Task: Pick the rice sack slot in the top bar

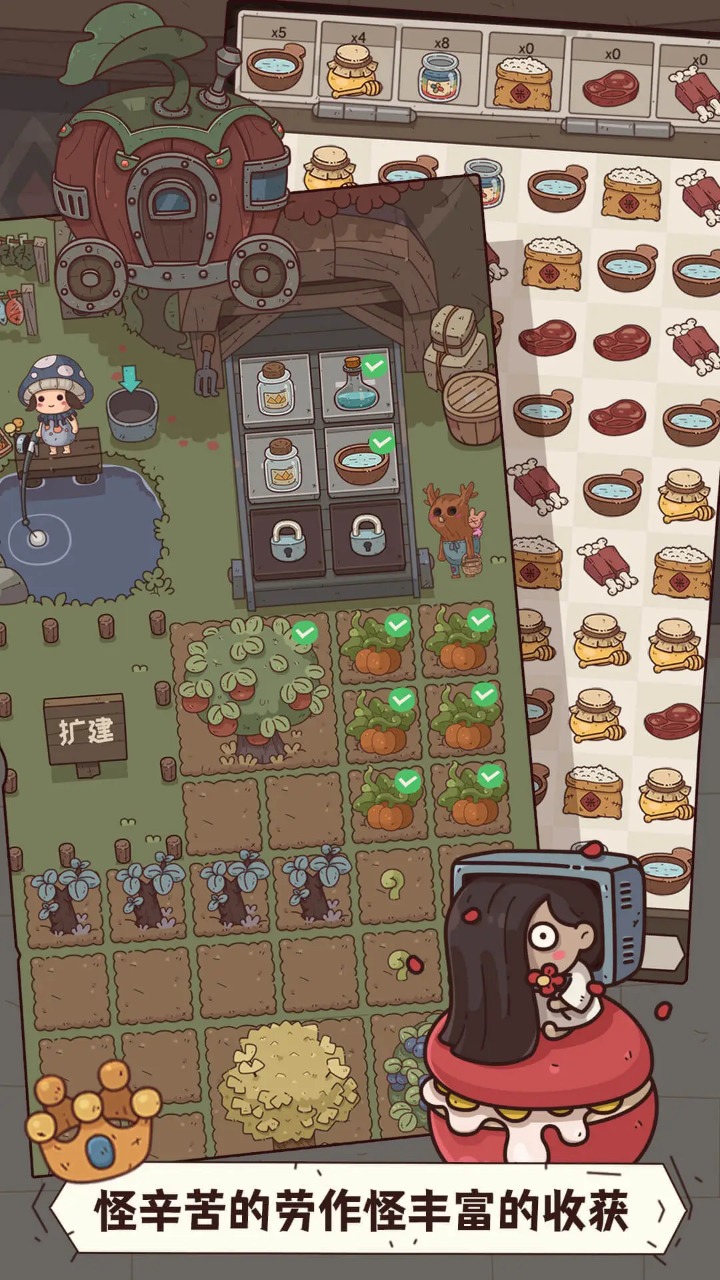Action: tap(523, 78)
